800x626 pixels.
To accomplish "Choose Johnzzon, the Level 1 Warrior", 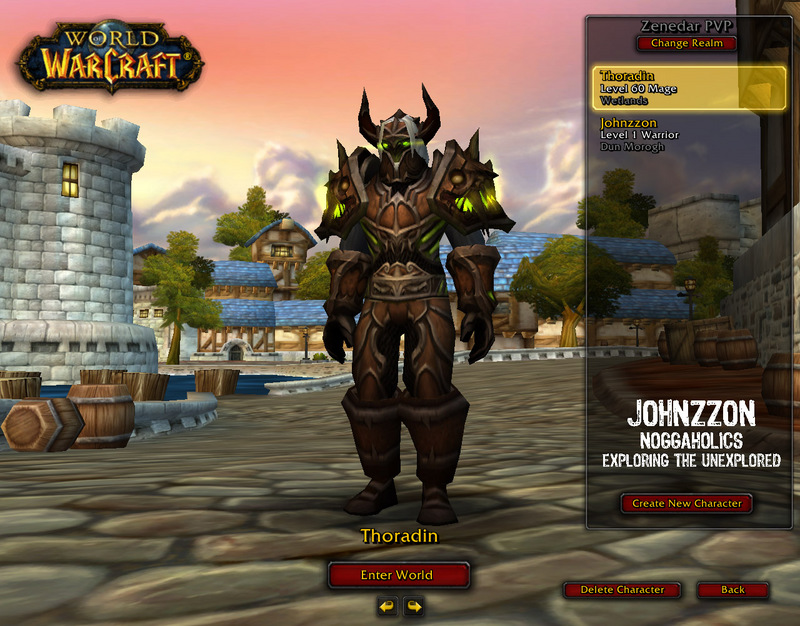I will (x=688, y=134).
